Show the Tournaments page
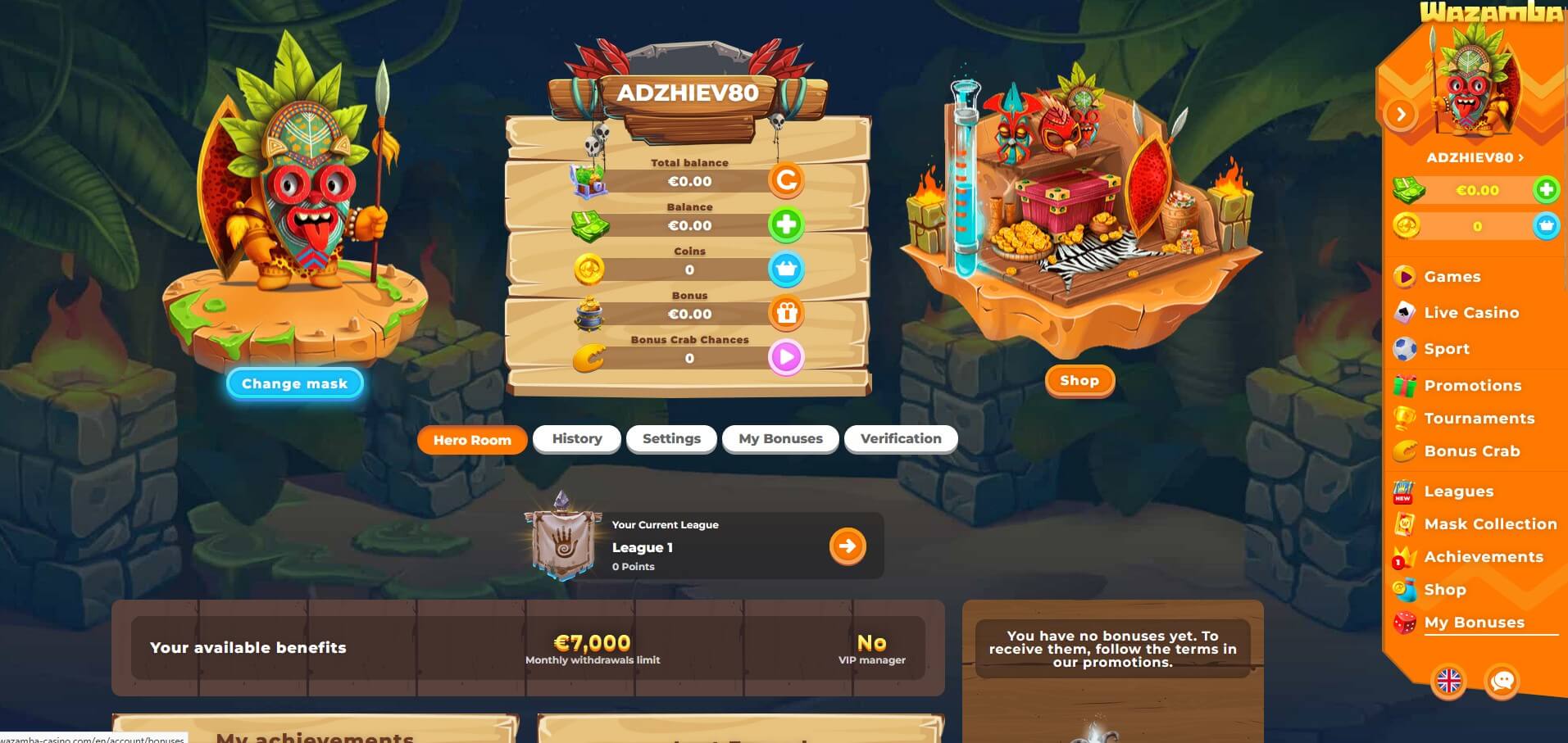The height and width of the screenshot is (743, 1568). click(1479, 419)
